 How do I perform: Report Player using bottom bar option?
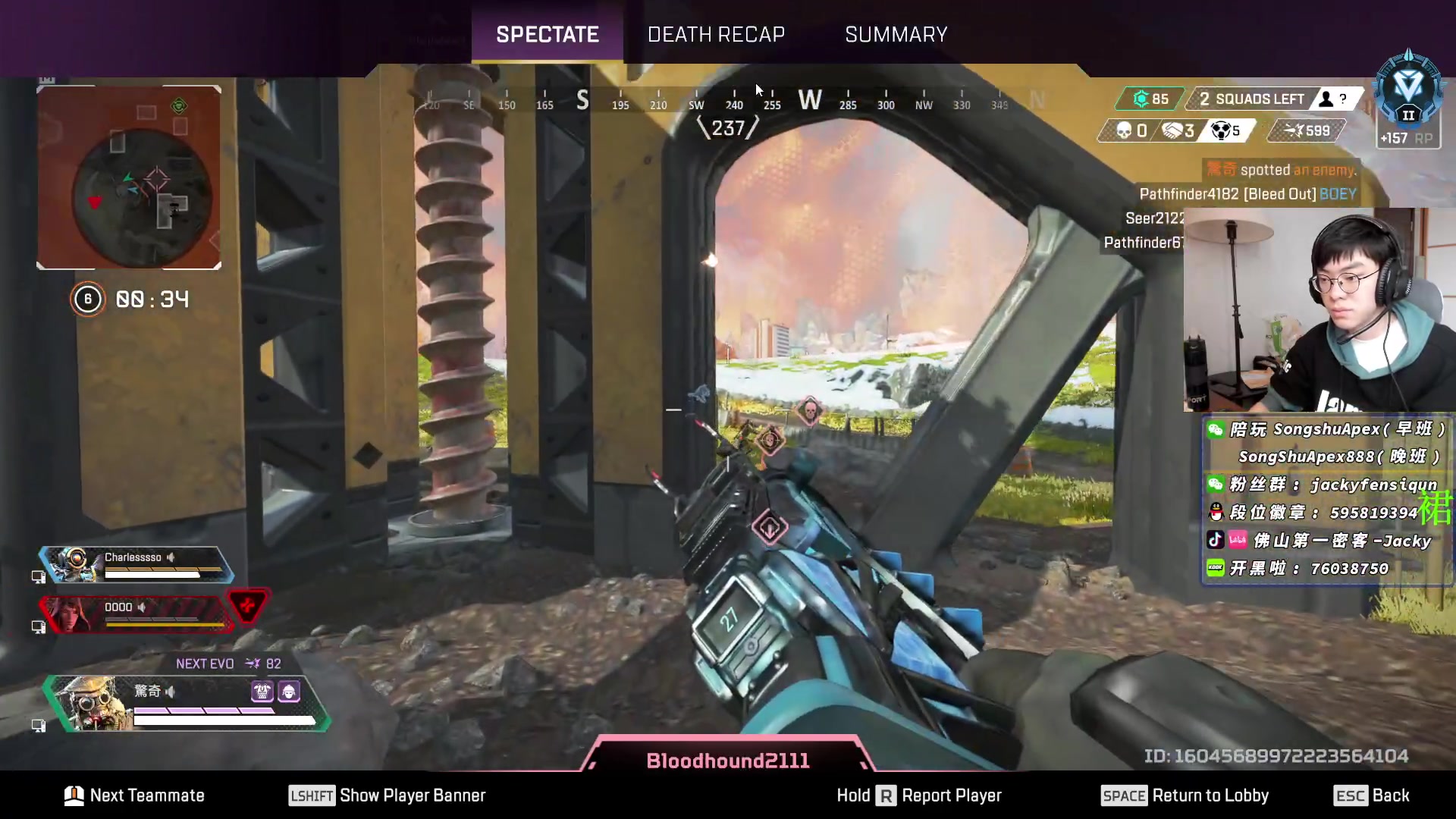[919, 795]
